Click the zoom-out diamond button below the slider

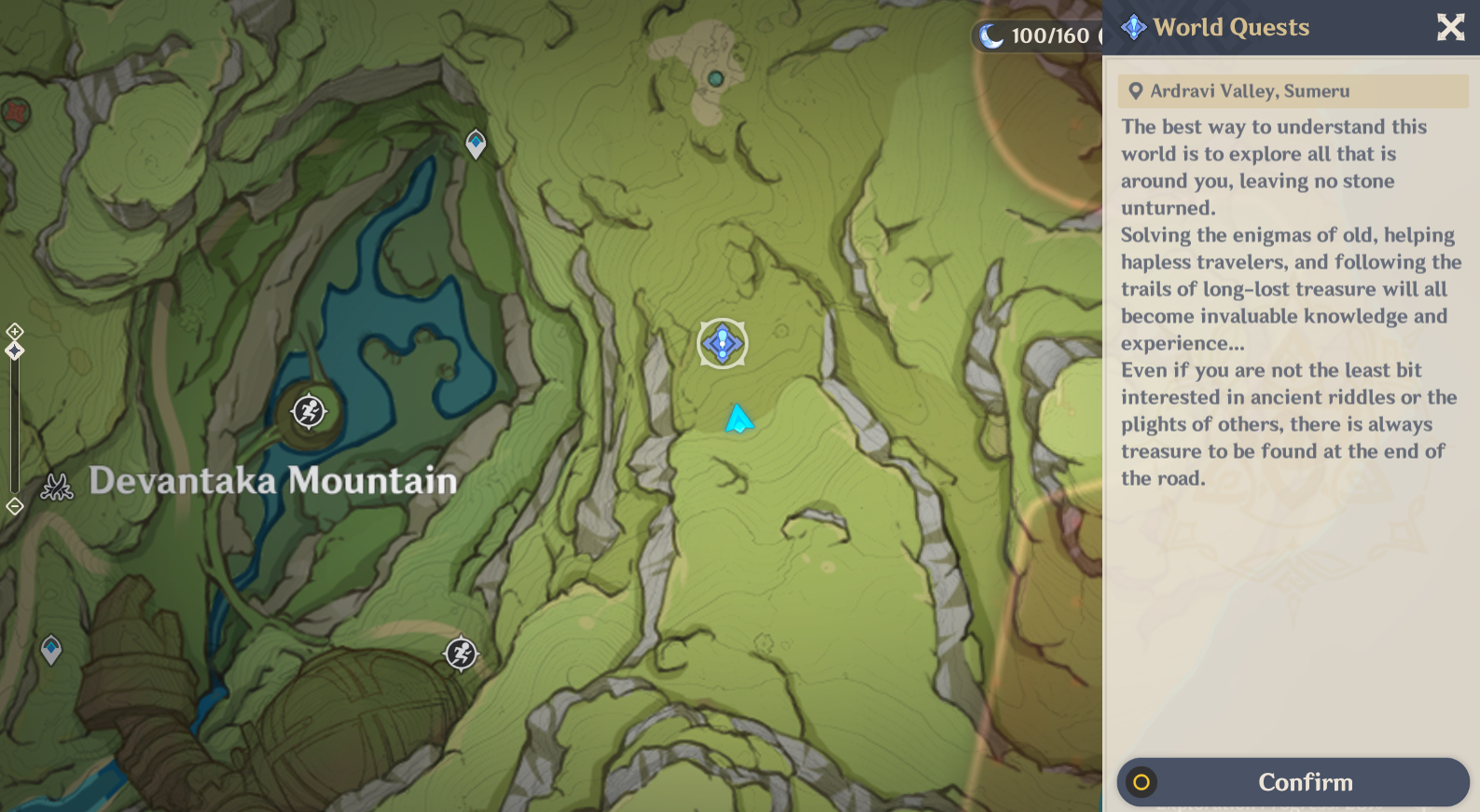[x=13, y=506]
